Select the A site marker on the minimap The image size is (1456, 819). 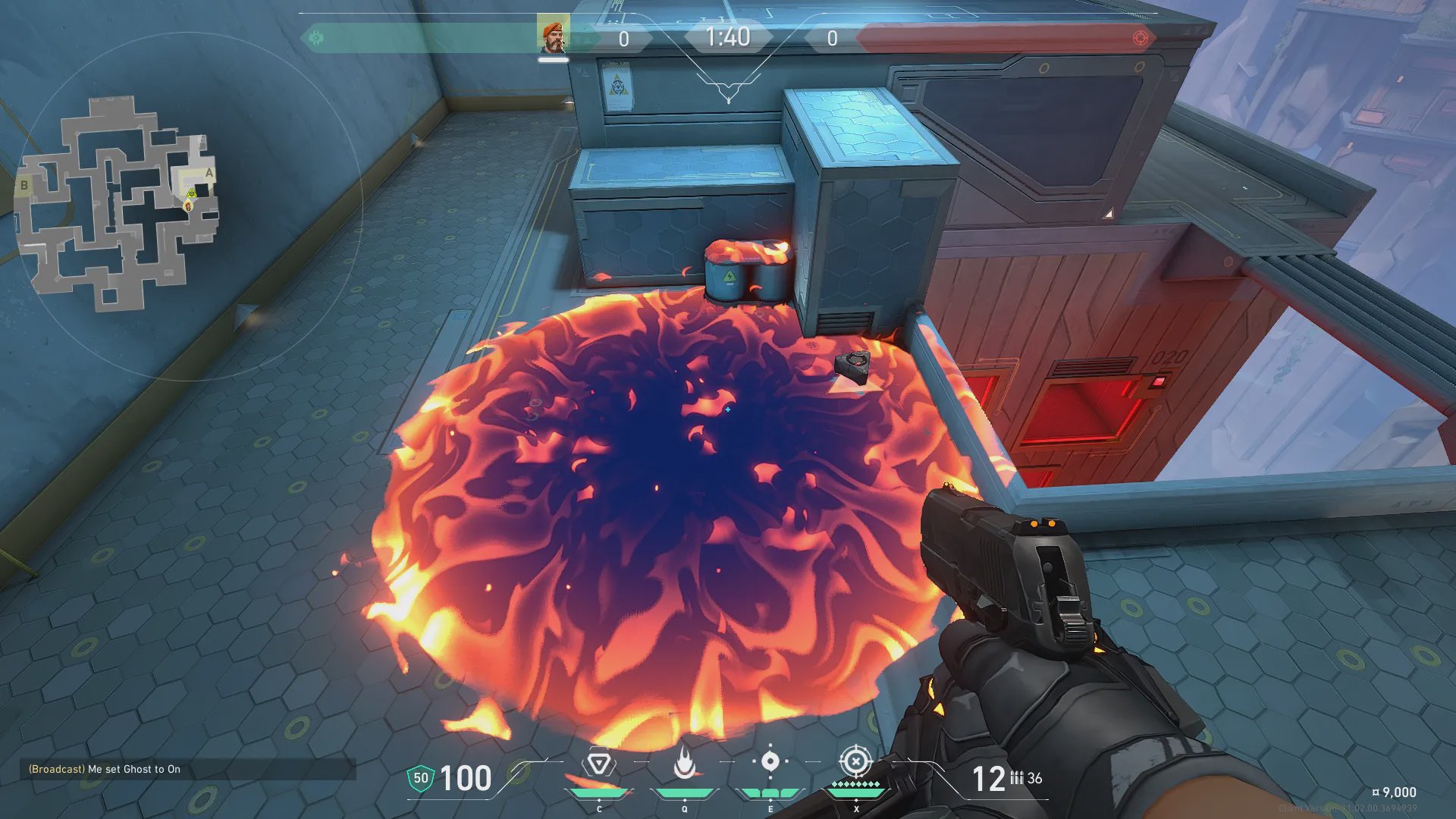(209, 173)
